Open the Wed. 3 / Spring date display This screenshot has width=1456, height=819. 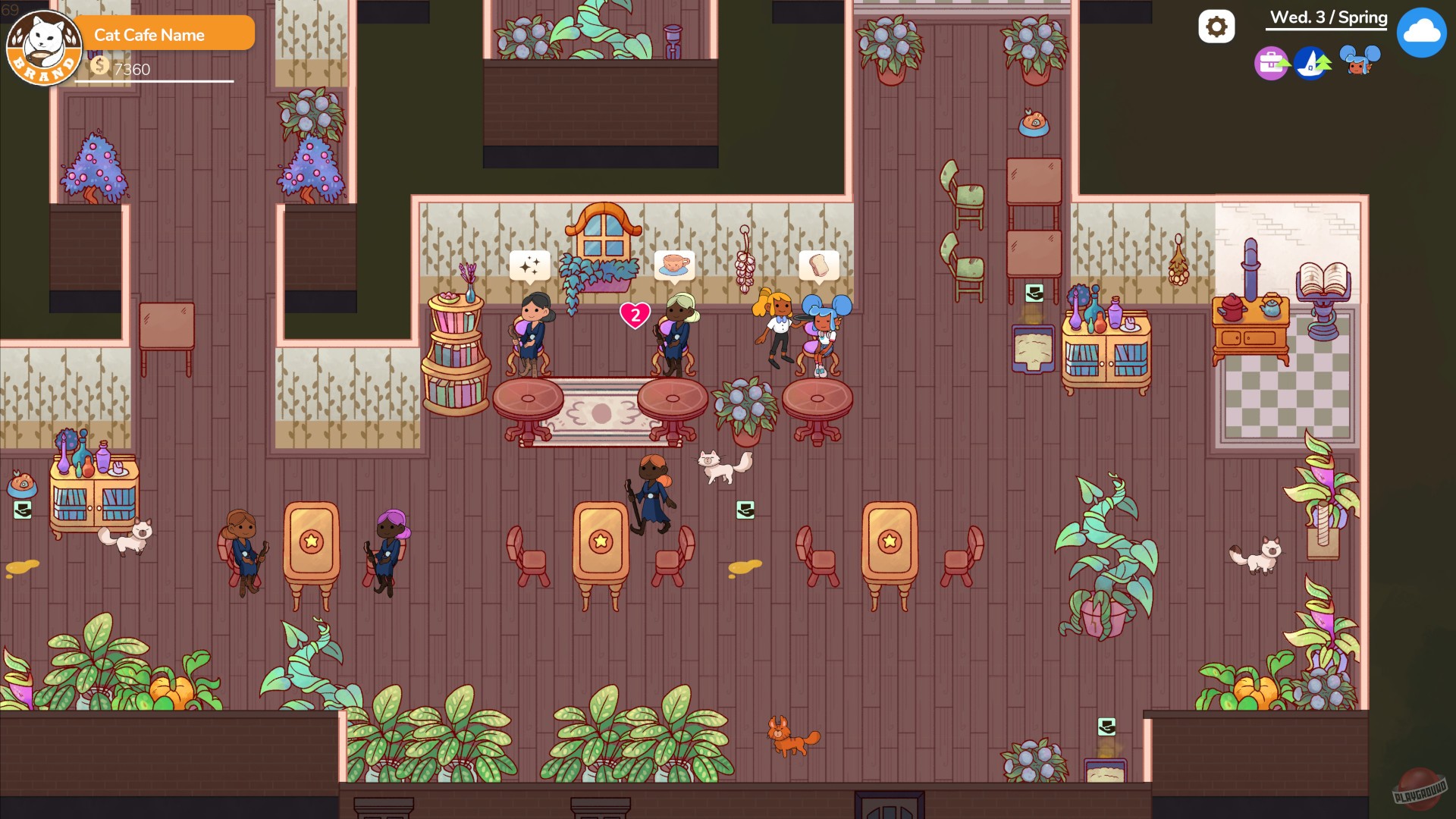[x=1326, y=17]
